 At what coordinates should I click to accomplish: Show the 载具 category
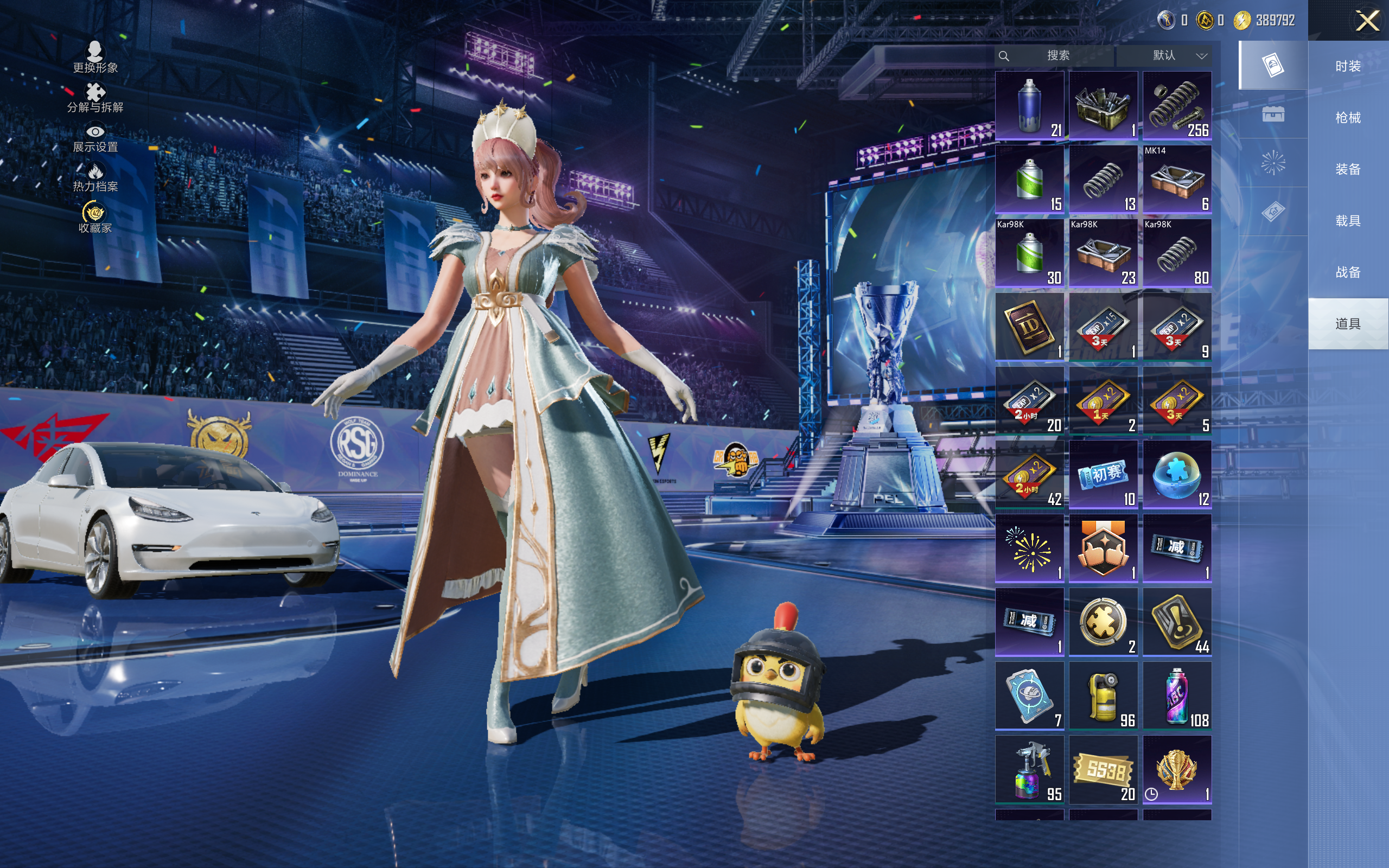pyautogui.click(x=1347, y=221)
